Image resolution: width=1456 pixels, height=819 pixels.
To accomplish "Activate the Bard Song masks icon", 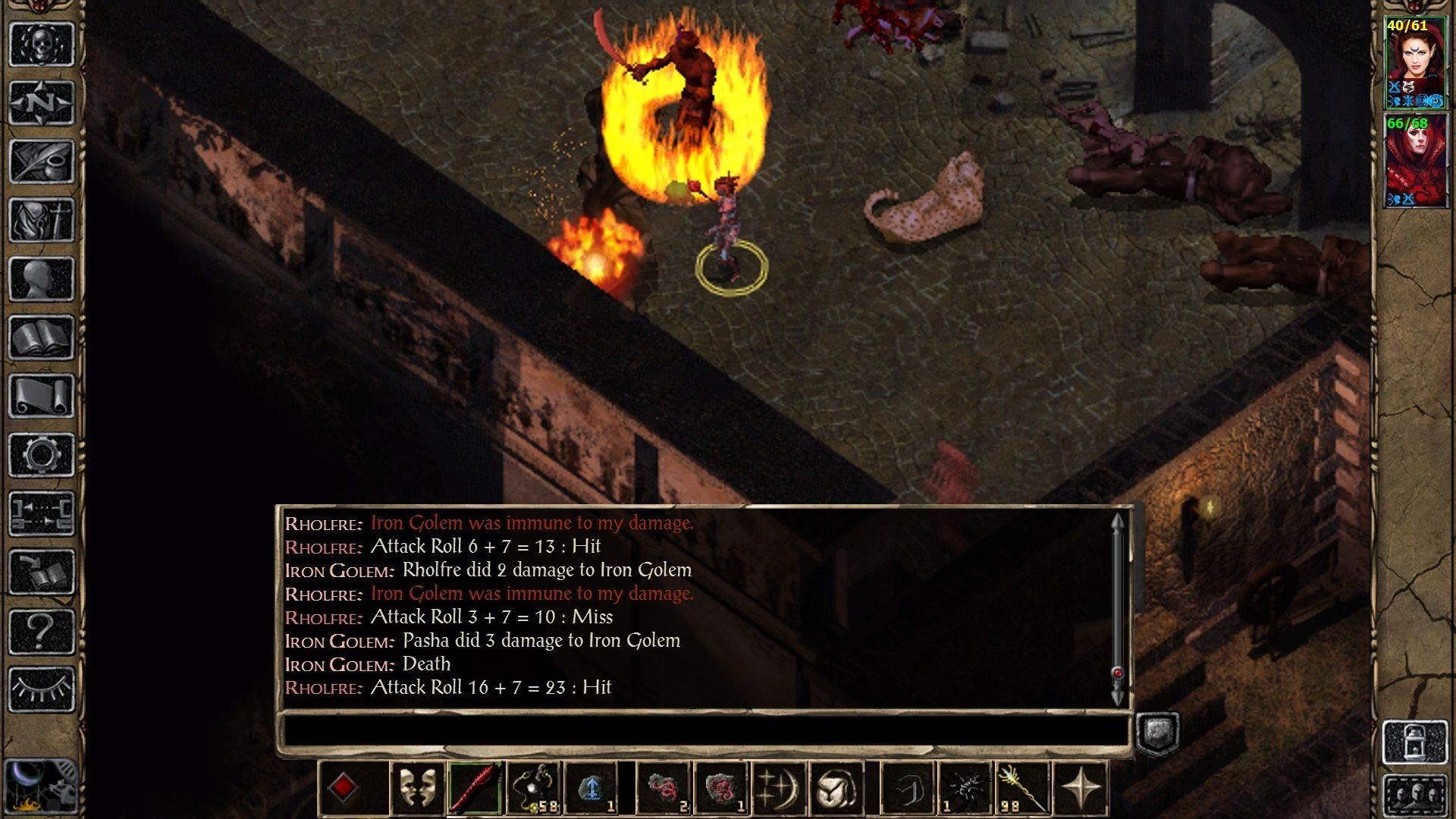I will coord(419,789).
